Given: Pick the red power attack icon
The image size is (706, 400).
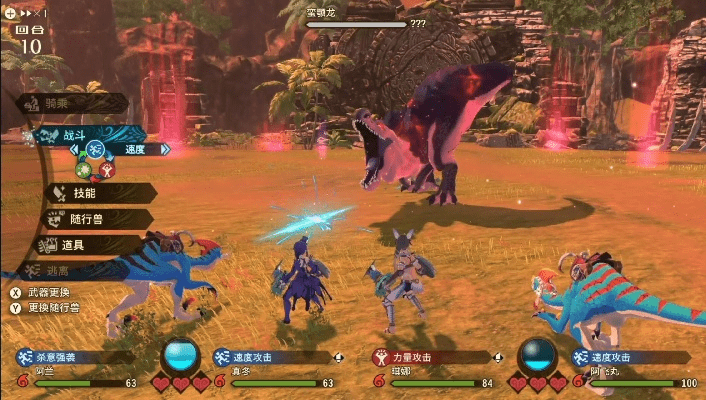Looking at the screenshot, I should (x=108, y=169).
